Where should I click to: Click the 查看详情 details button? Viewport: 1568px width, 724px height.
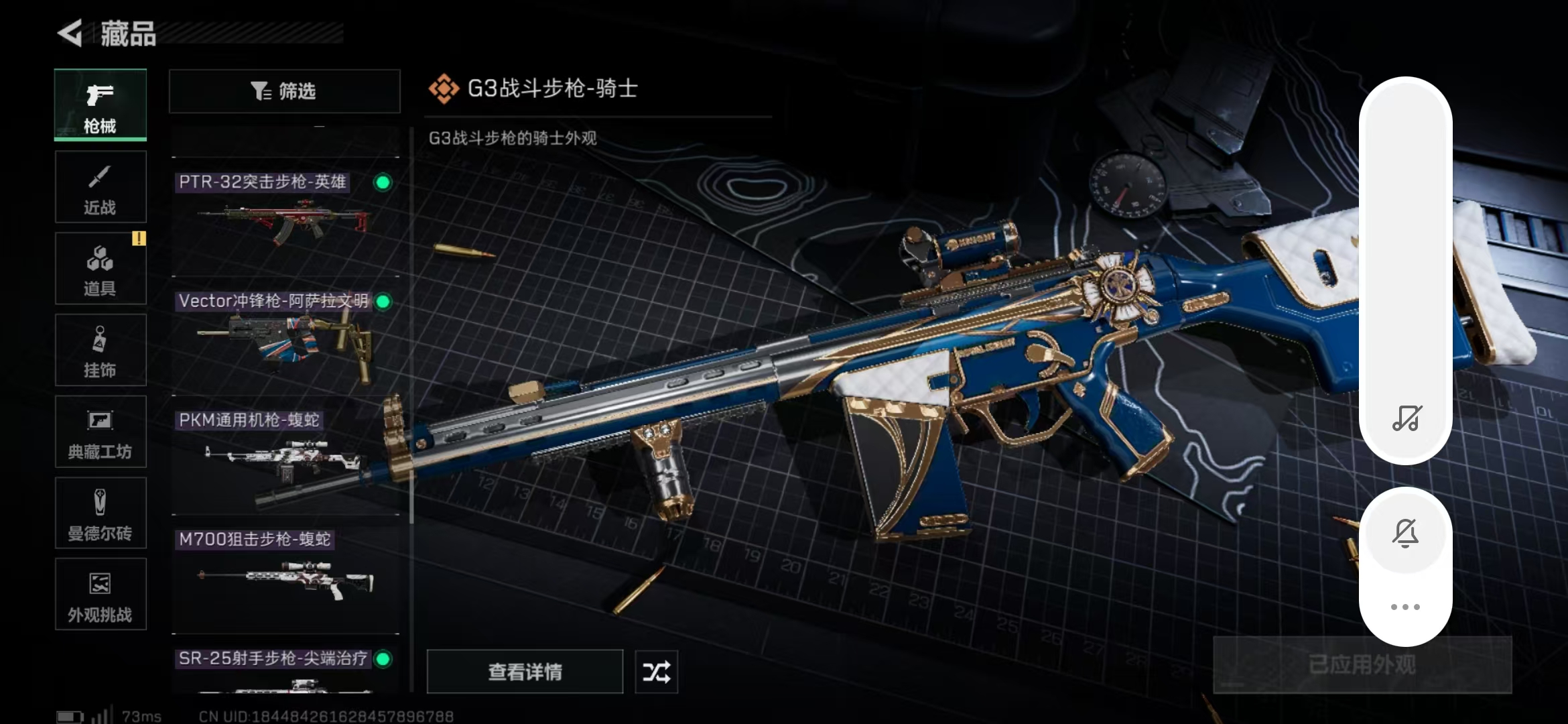click(525, 671)
